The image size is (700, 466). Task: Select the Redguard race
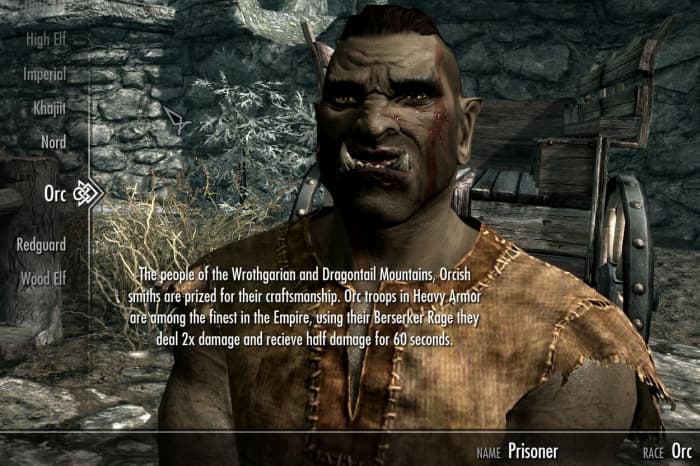pos(41,244)
